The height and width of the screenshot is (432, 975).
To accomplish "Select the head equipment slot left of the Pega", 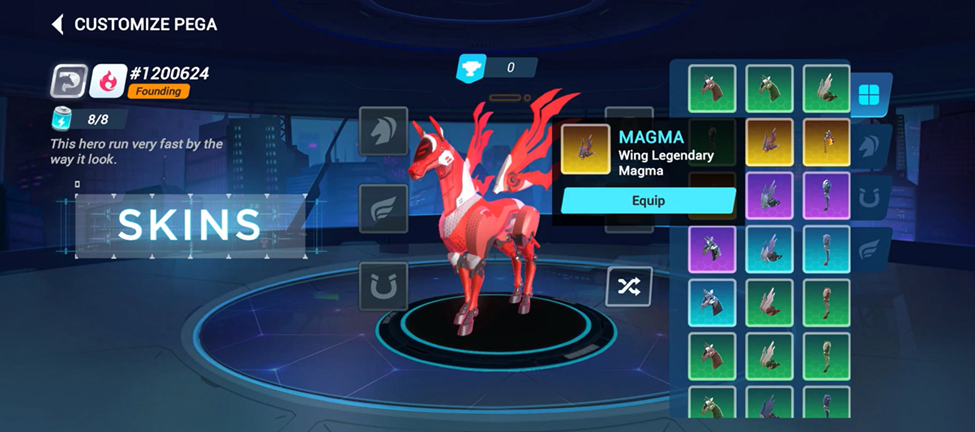I will pos(383,131).
